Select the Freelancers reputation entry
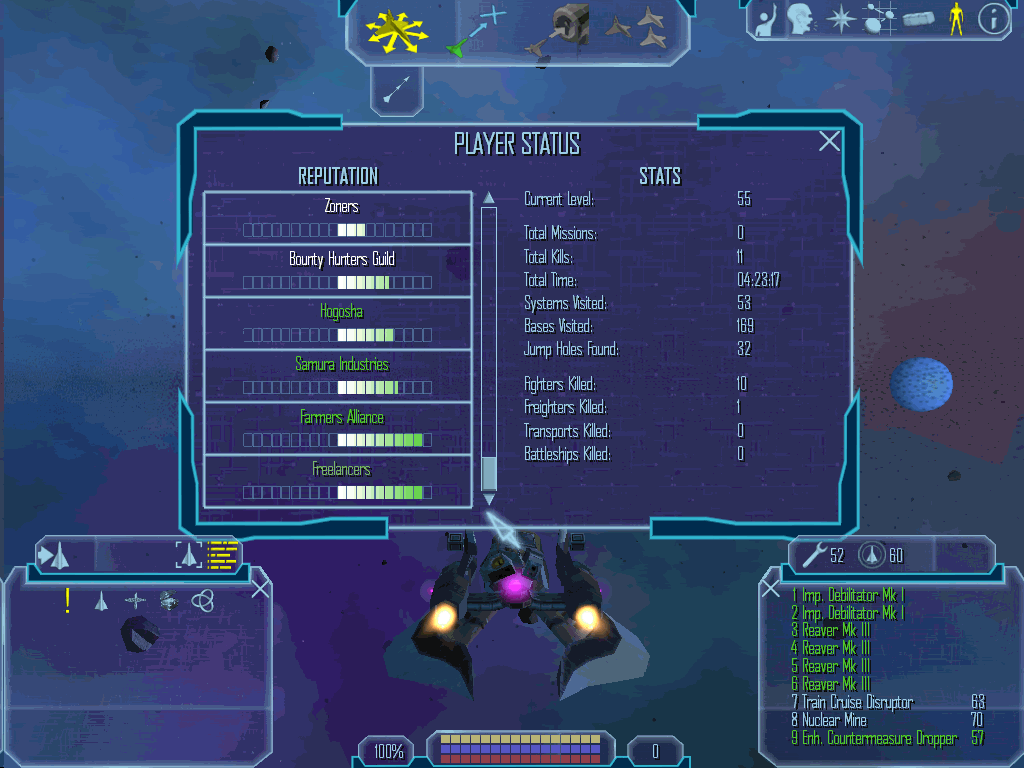The height and width of the screenshot is (768, 1024). coord(338,481)
